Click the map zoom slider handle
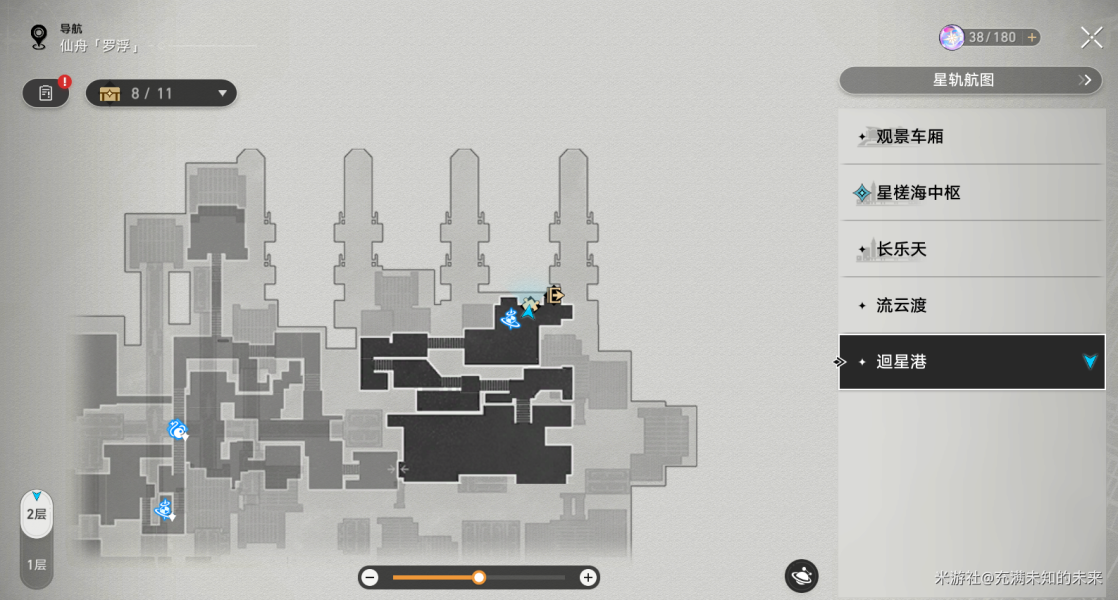1118x600 pixels. pyautogui.click(x=479, y=577)
